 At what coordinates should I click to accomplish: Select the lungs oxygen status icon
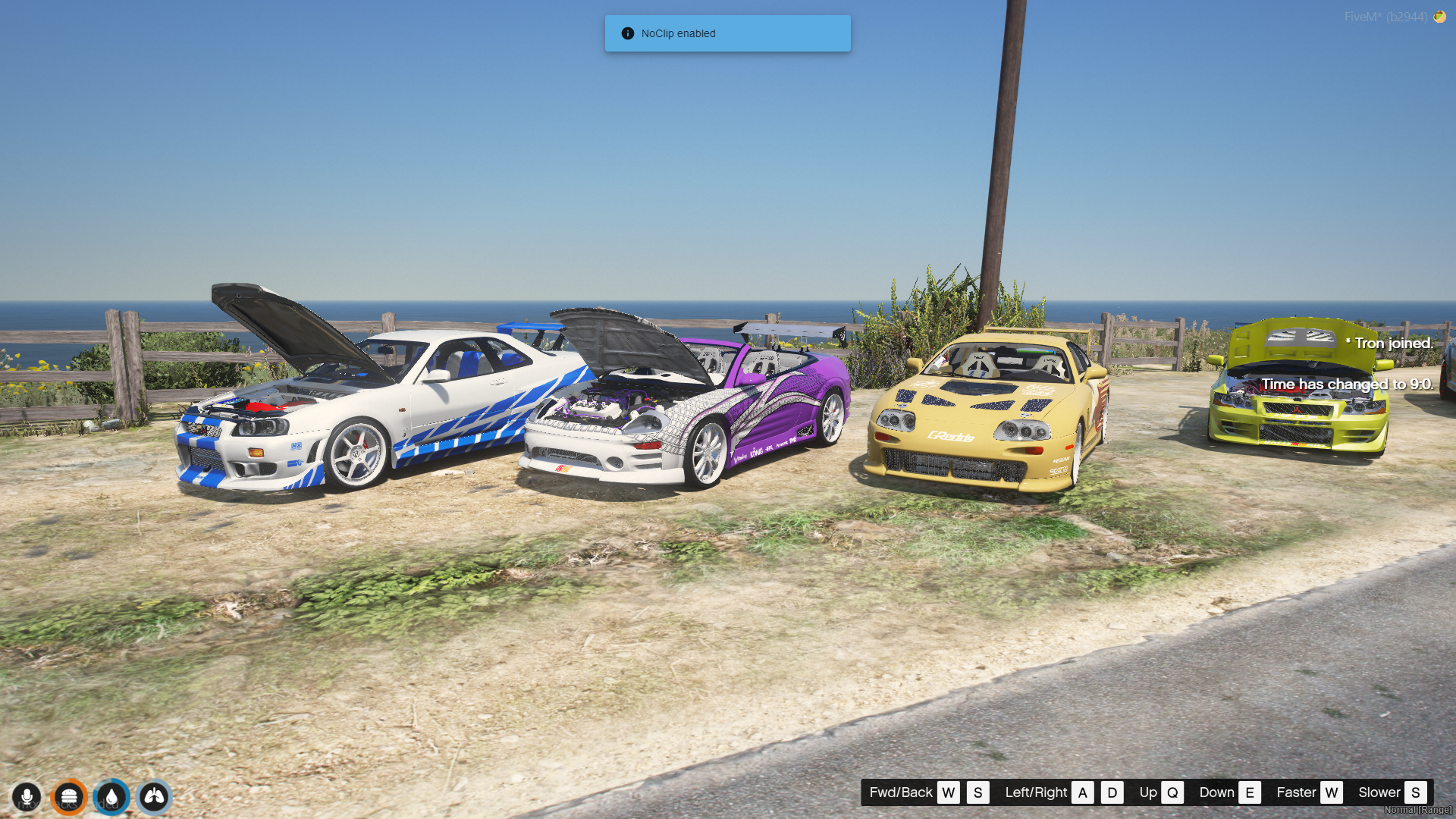point(154,797)
